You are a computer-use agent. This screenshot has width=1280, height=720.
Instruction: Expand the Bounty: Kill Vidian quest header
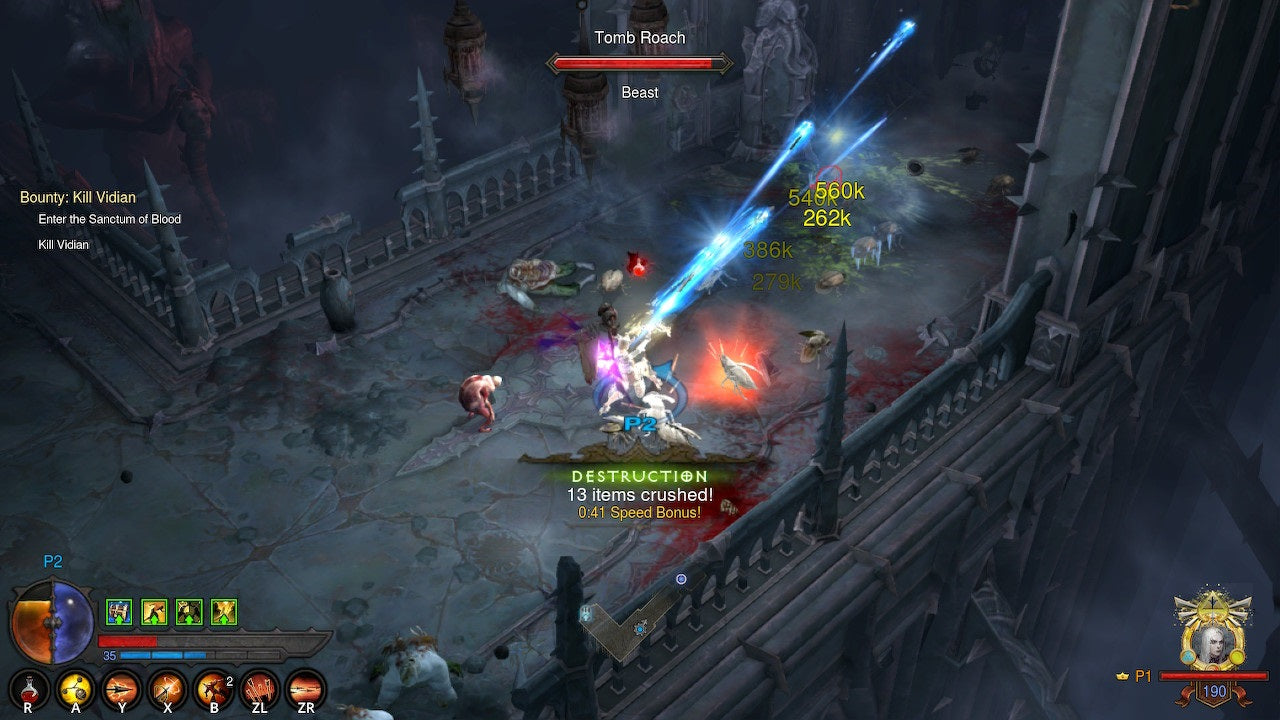pos(77,197)
